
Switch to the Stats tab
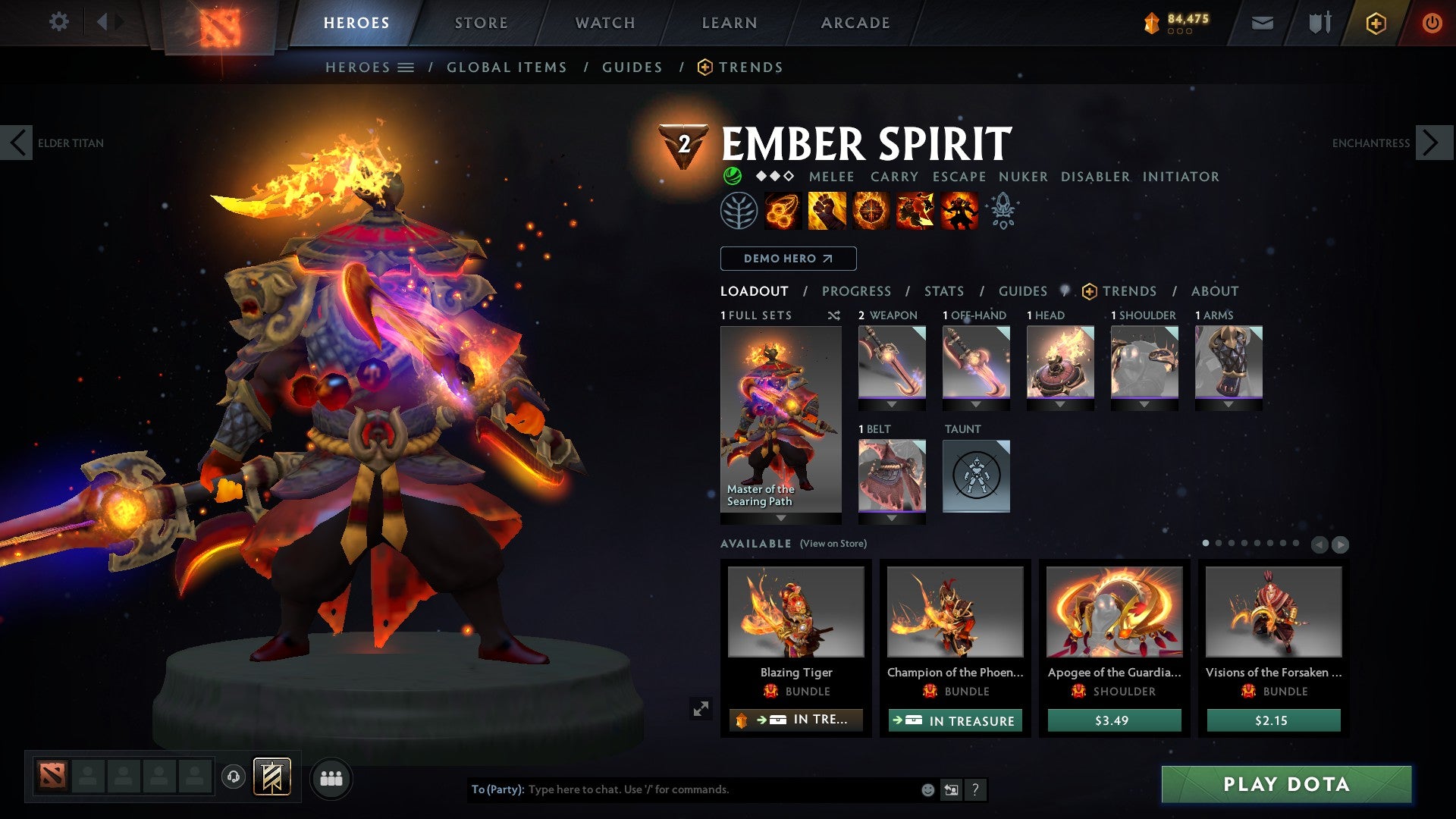click(x=943, y=290)
